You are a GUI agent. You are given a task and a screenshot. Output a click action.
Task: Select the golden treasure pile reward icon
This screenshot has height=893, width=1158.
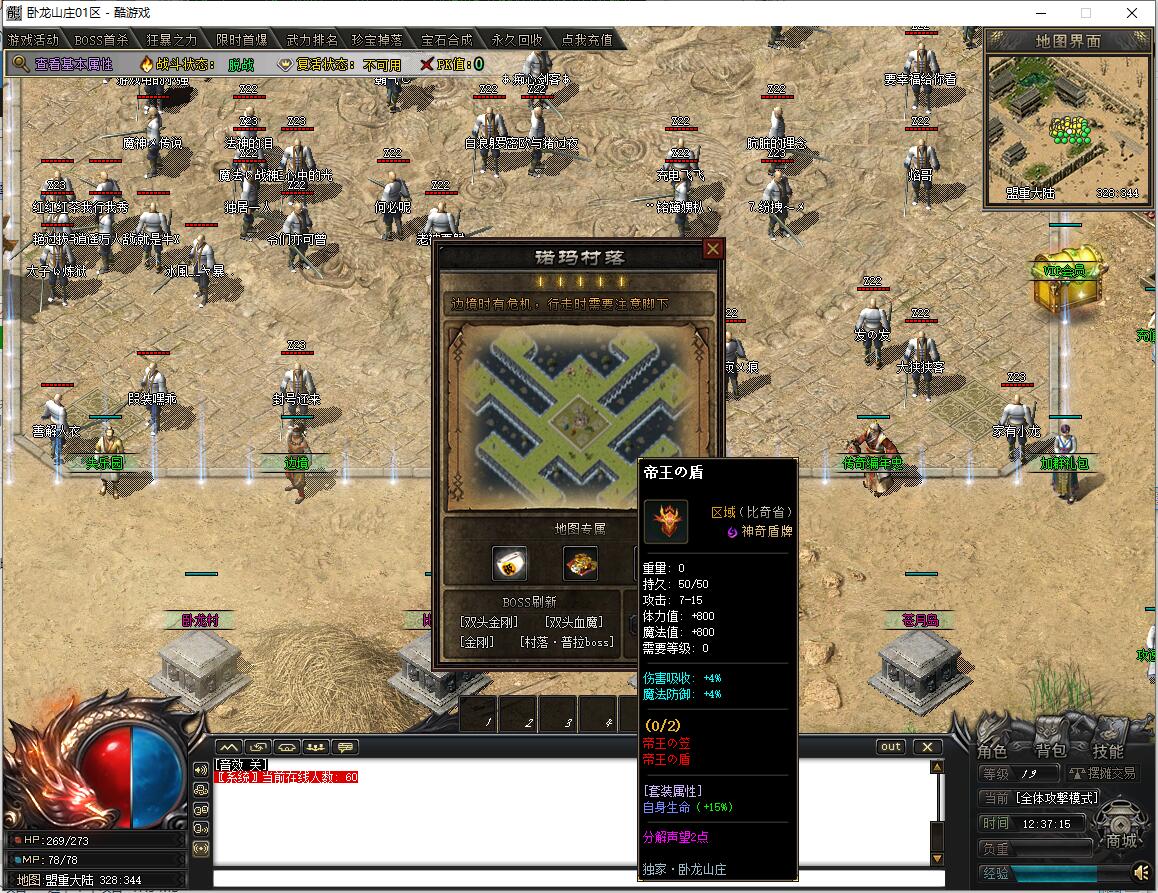point(580,564)
